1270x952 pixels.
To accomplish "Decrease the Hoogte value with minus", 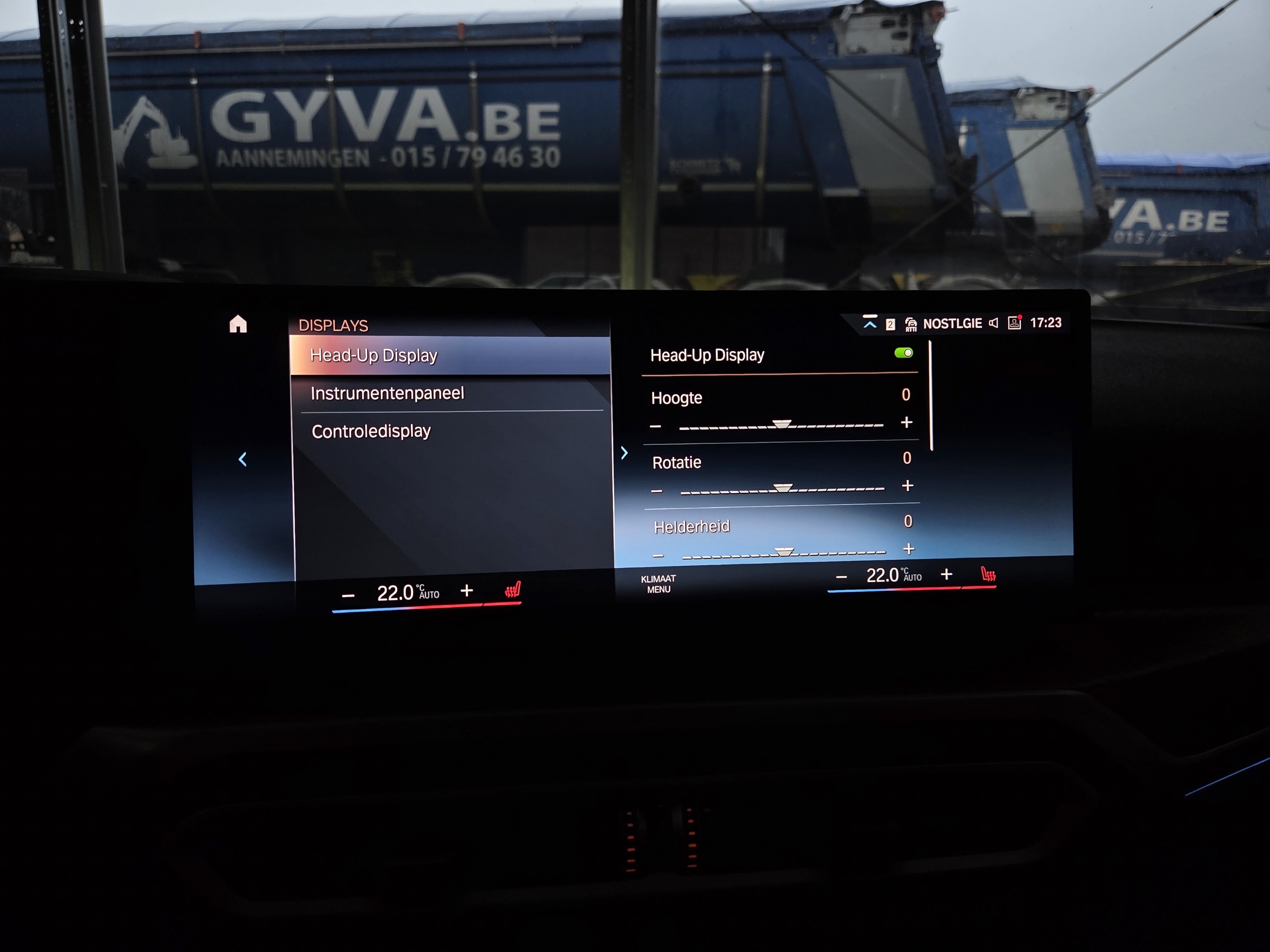I will 656,426.
